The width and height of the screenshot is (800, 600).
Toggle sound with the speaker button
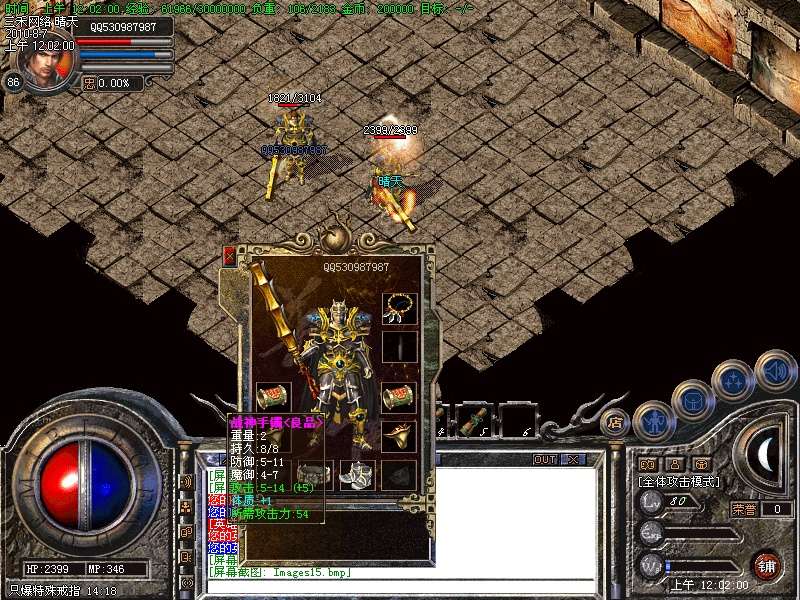pyautogui.click(x=775, y=370)
